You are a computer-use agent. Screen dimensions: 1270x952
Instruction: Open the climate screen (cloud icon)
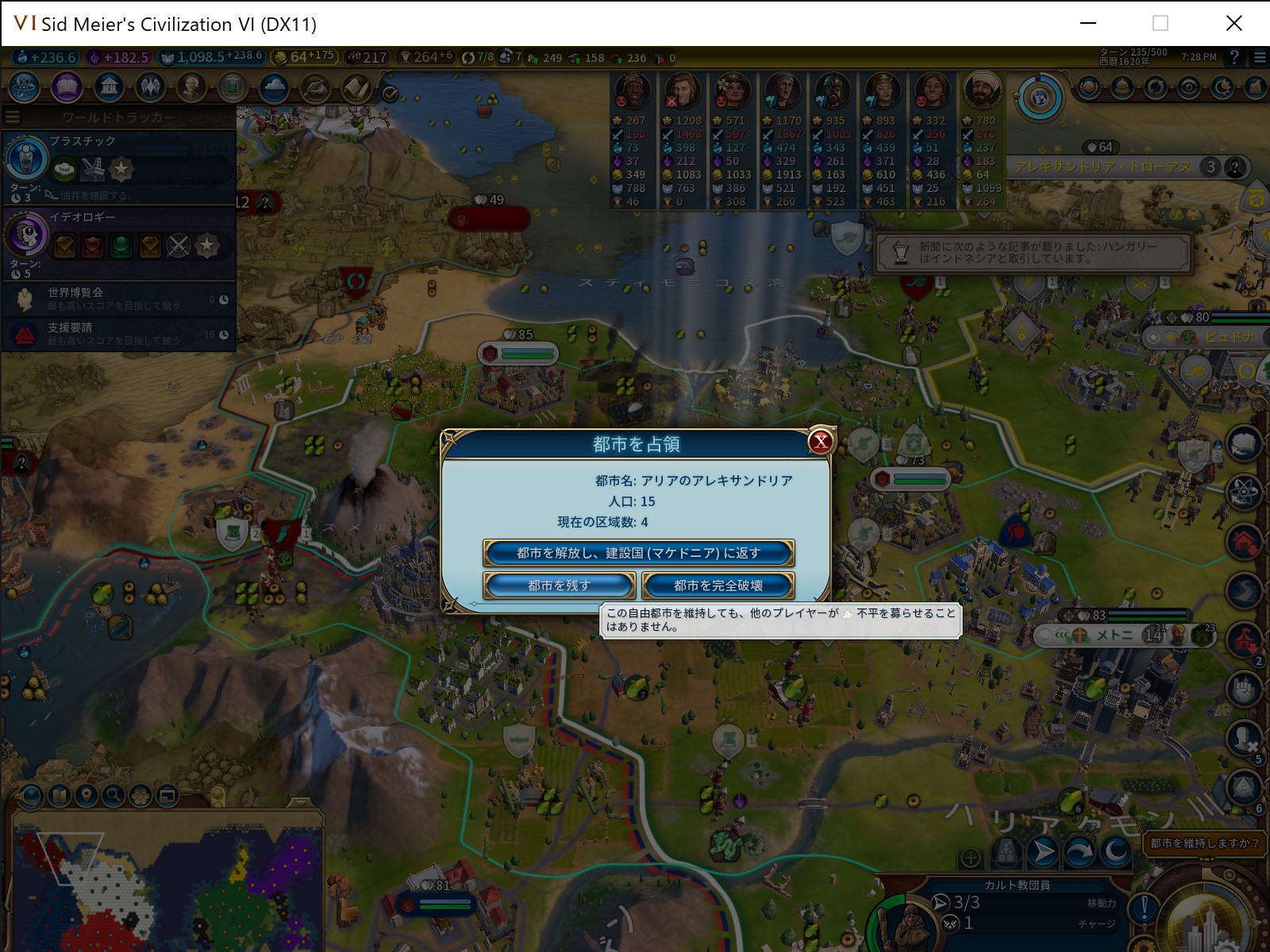(275, 88)
